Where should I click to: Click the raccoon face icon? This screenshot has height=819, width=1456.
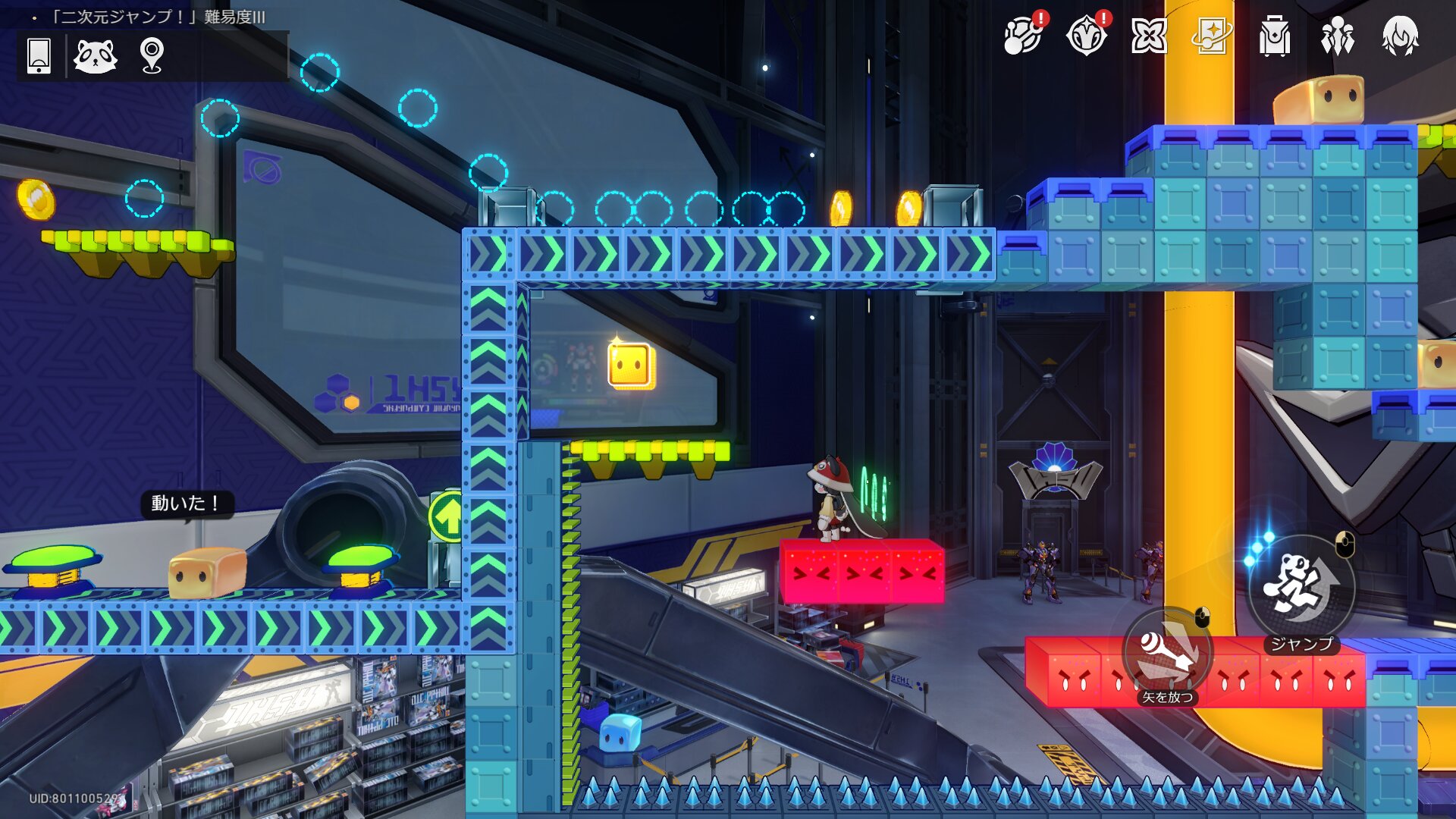tap(95, 56)
